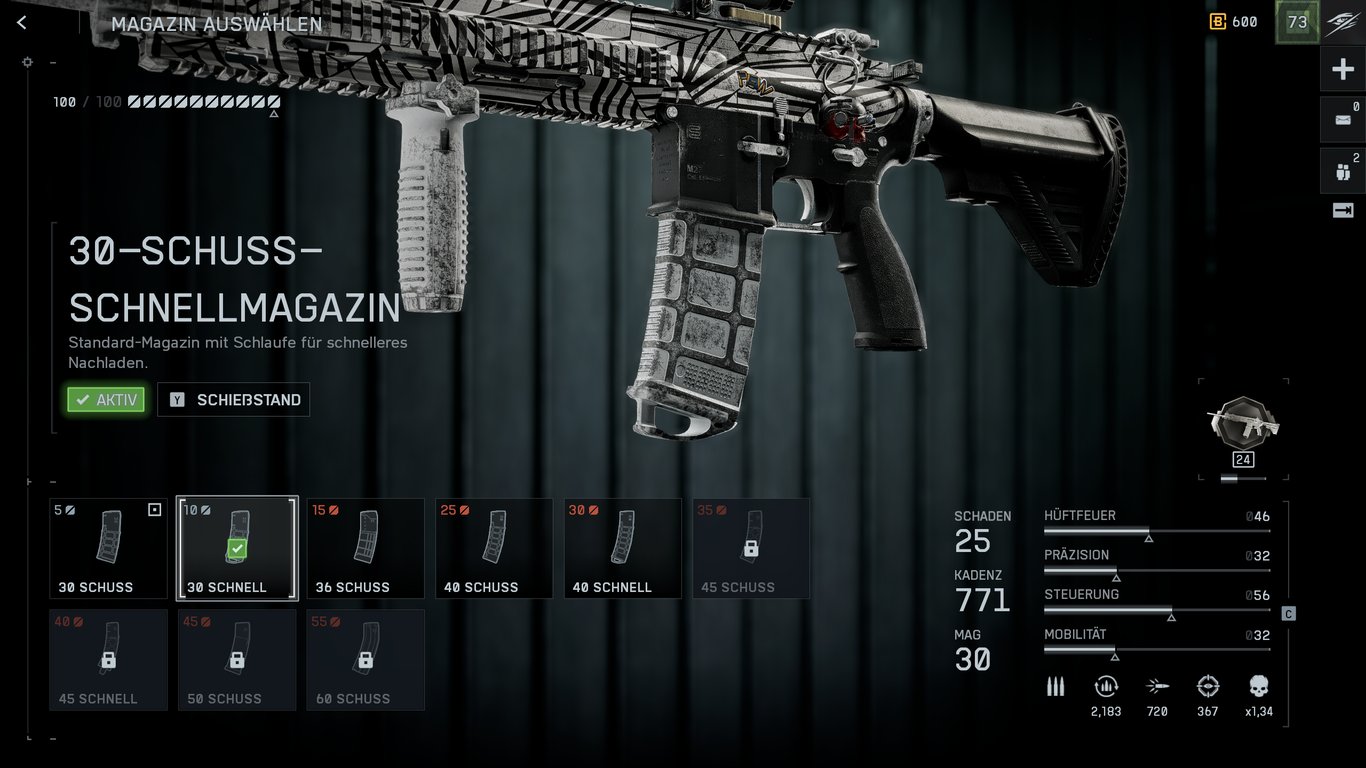Open the currency balance showing 600

tap(1233, 22)
